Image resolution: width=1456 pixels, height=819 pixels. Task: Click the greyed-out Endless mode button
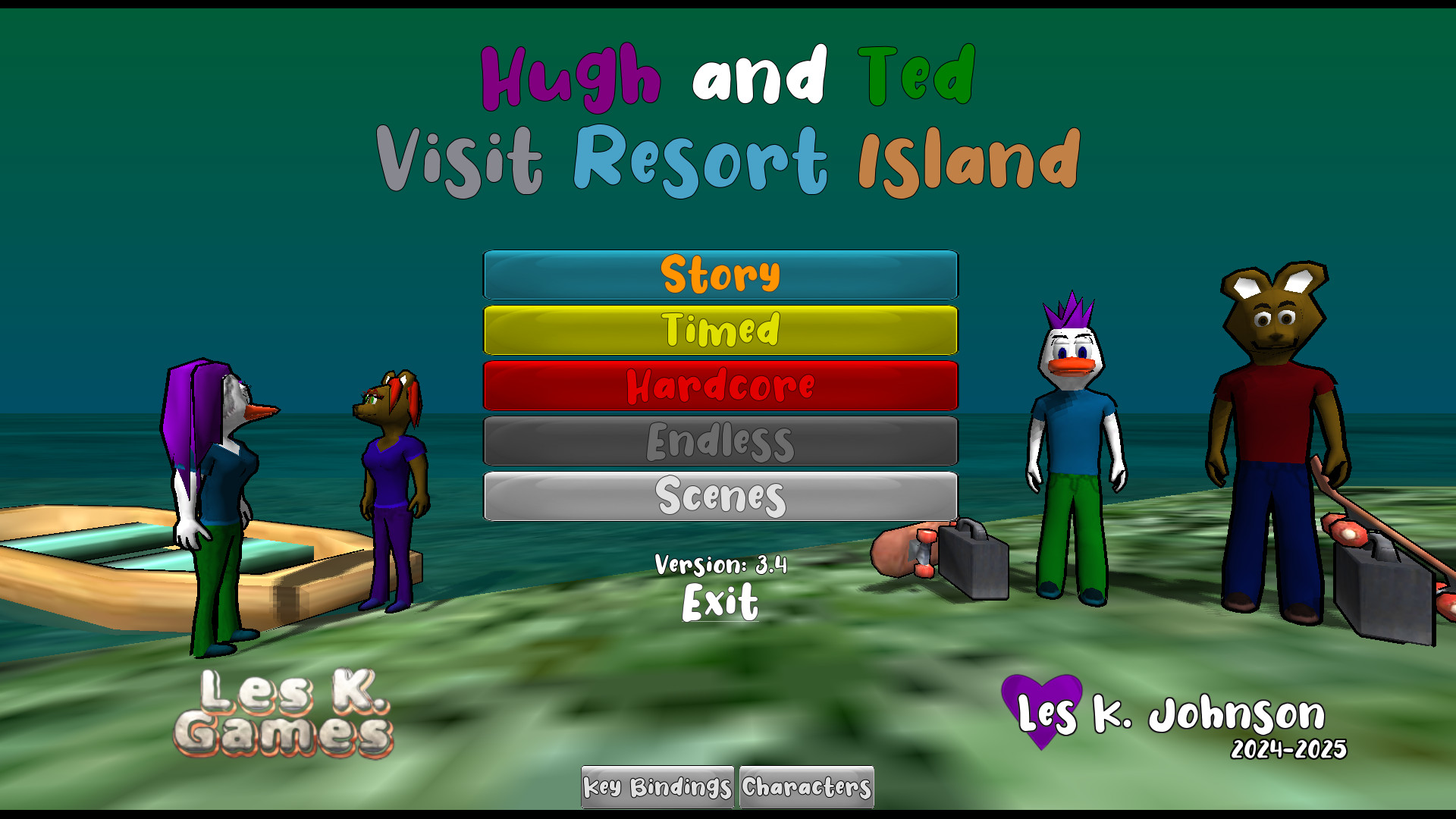point(720,441)
